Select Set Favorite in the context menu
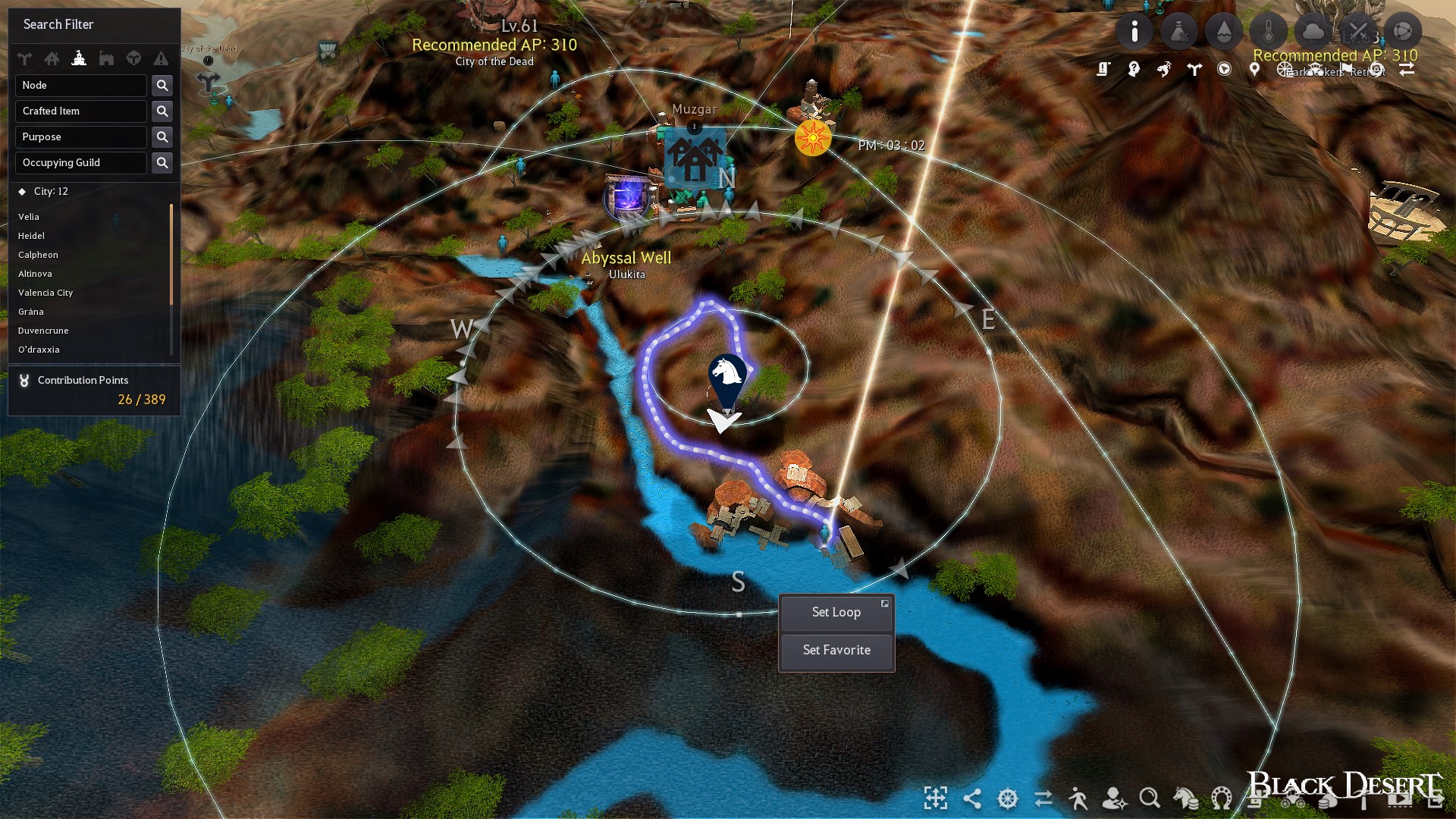Screen dimensions: 1456x819 click(836, 650)
